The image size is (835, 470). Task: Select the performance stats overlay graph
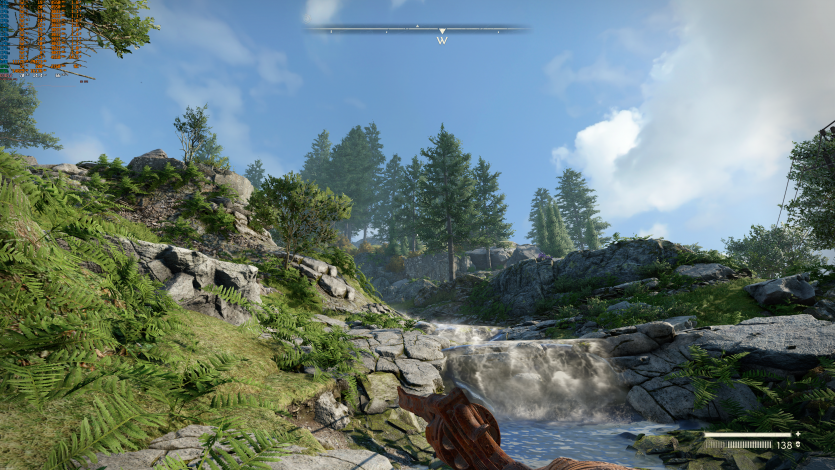click(42, 38)
